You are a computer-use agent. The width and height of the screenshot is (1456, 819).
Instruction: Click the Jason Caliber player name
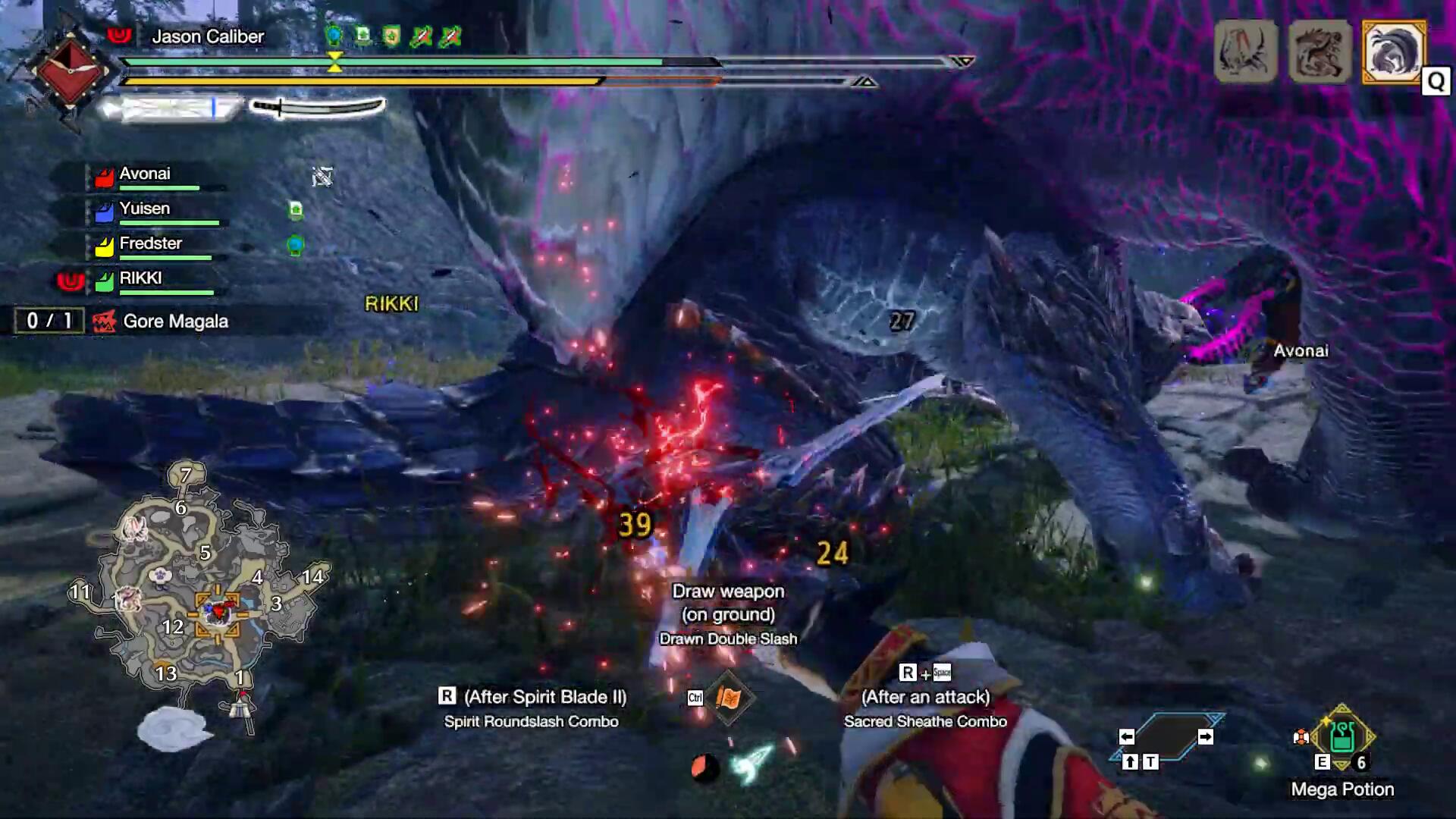click(x=208, y=36)
